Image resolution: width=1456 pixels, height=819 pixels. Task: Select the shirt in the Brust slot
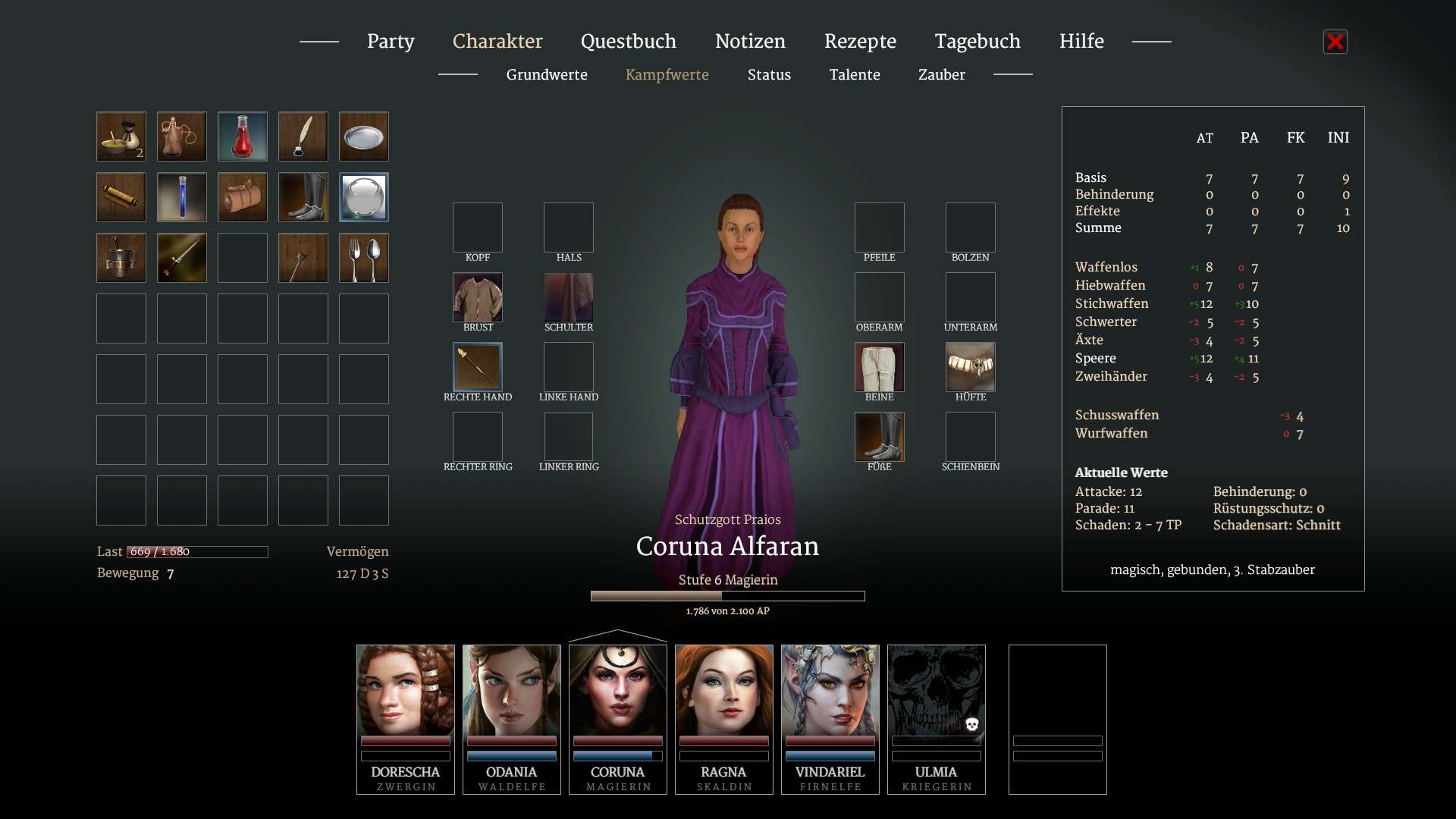478,297
